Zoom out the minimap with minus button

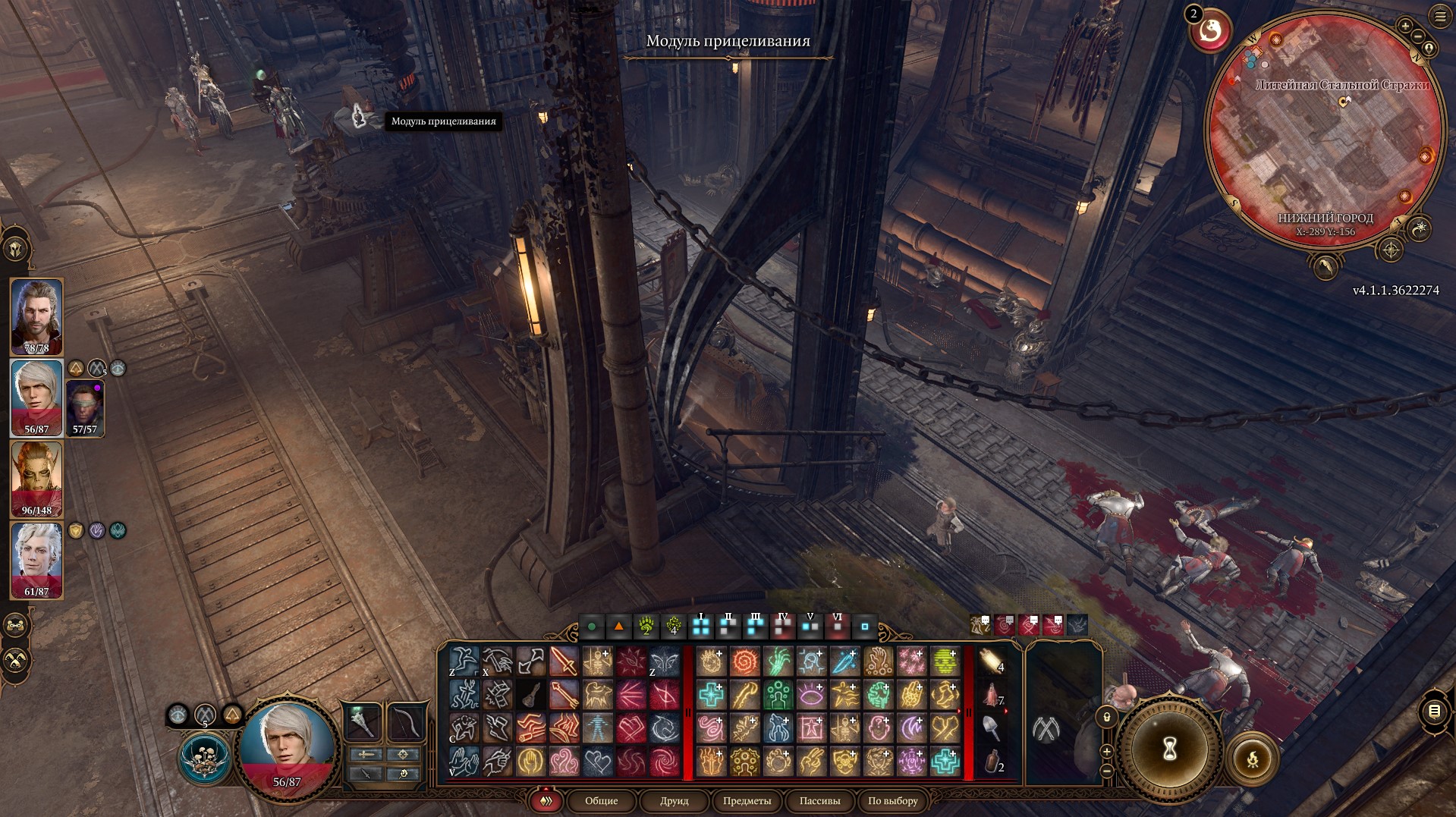[x=1417, y=36]
